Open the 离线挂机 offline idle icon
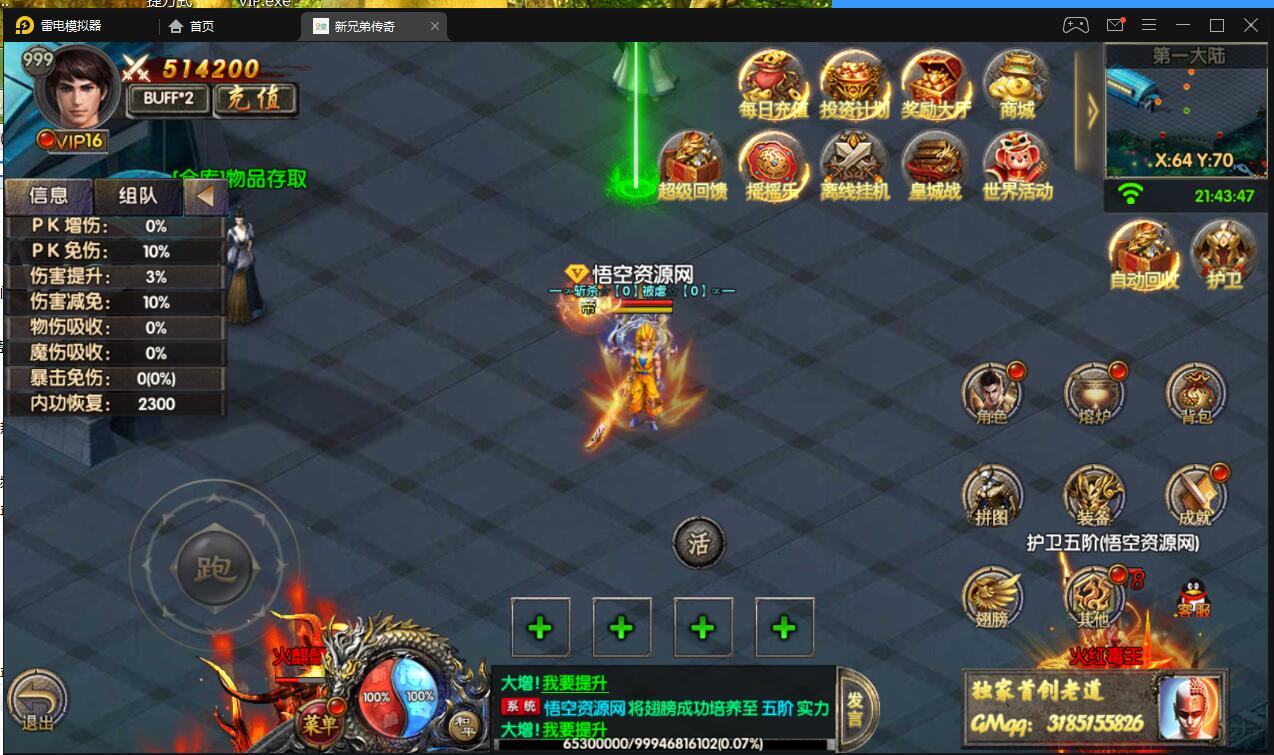The width and height of the screenshot is (1274, 755). 854,164
